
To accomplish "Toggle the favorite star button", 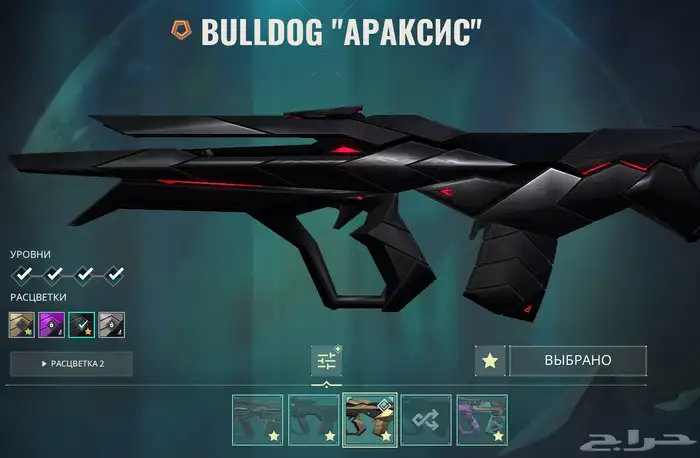I will [x=489, y=361].
